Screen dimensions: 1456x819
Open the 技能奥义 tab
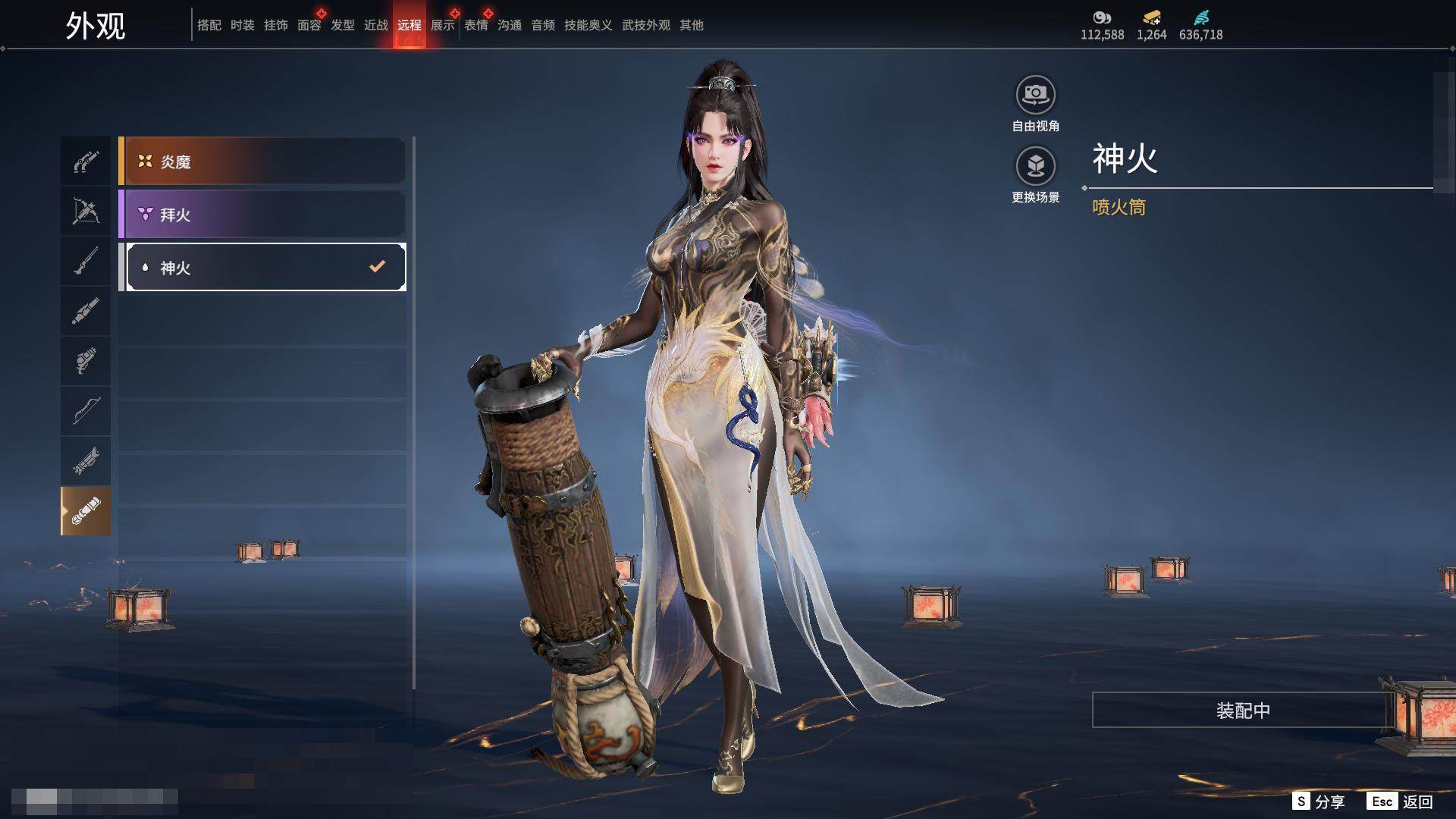588,25
